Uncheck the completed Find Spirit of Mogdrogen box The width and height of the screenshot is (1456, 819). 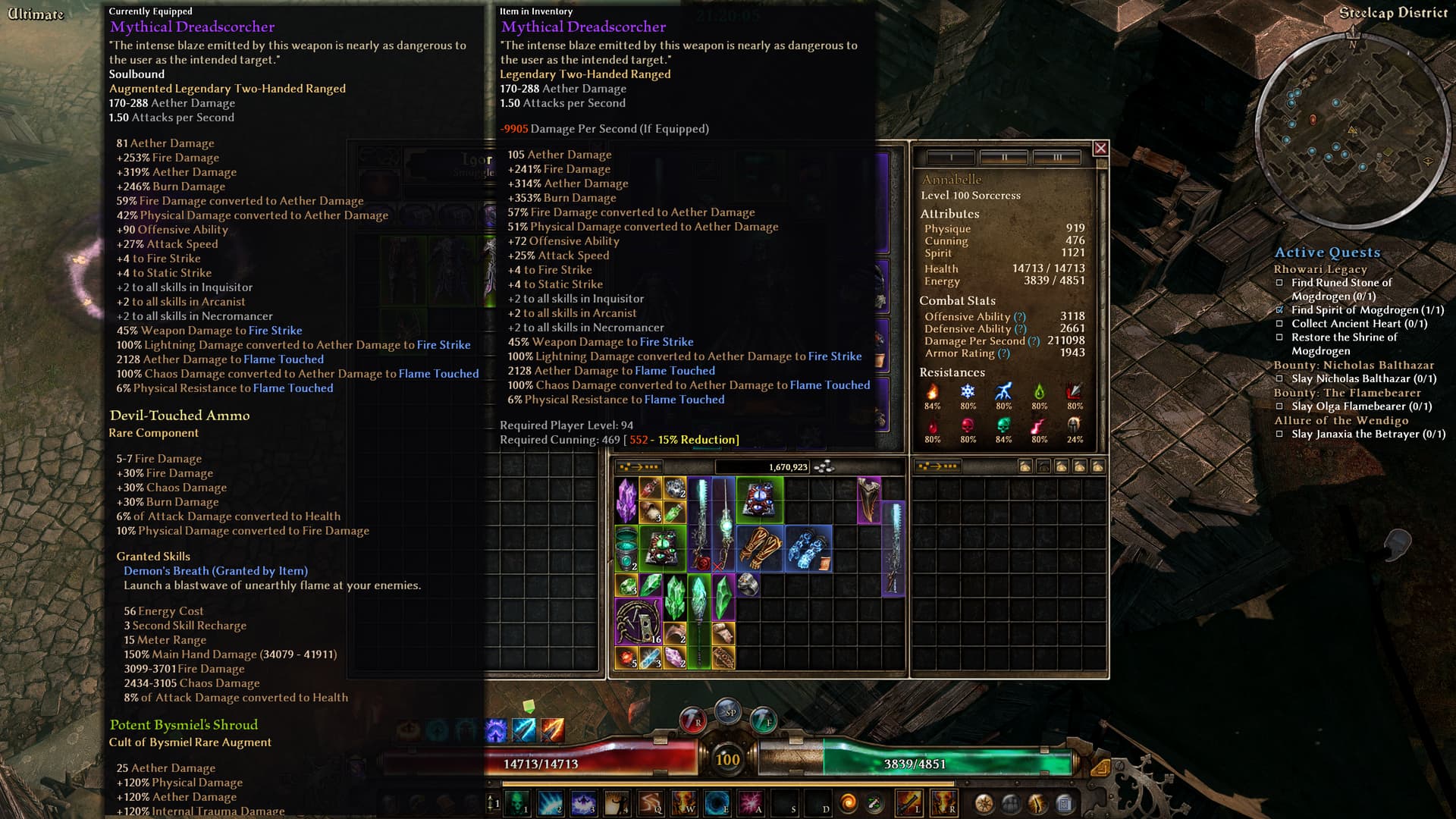click(x=1281, y=310)
